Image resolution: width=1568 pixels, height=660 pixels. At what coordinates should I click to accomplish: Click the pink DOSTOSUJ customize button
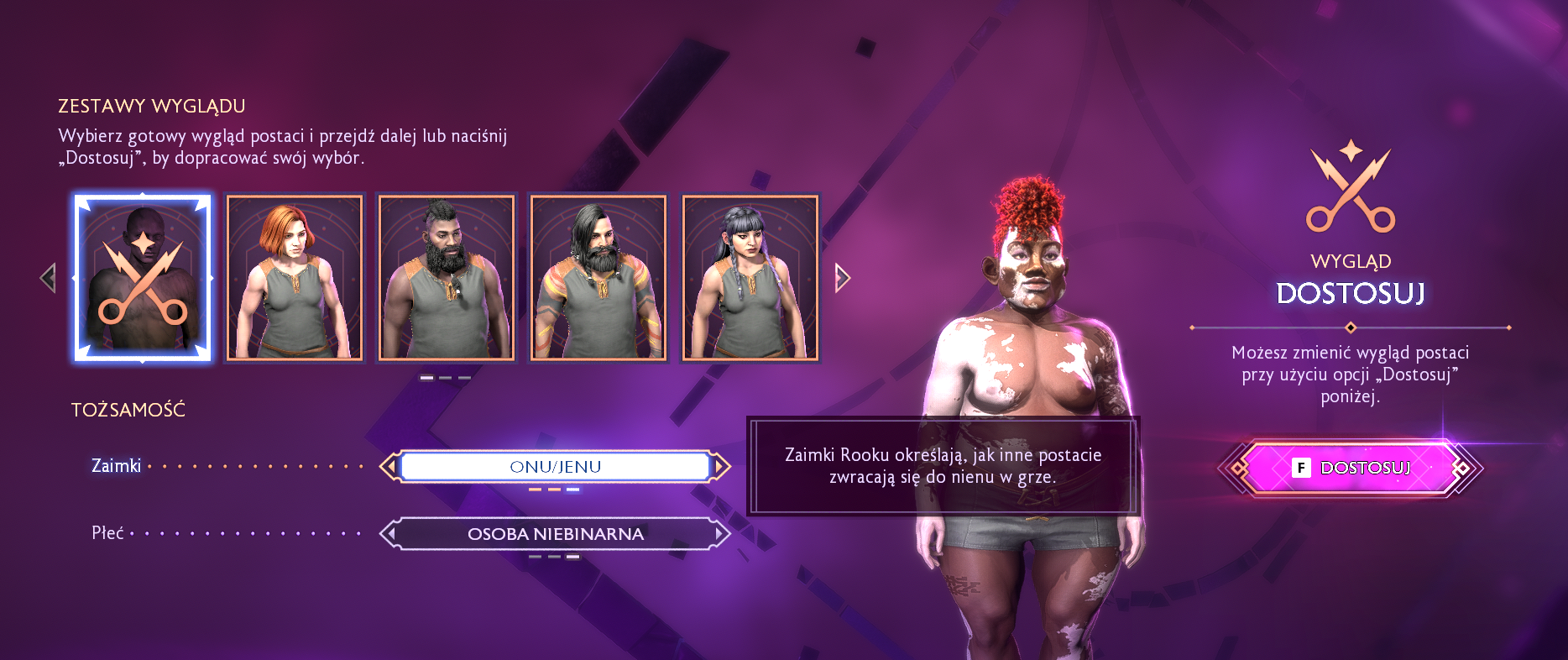tap(1350, 468)
